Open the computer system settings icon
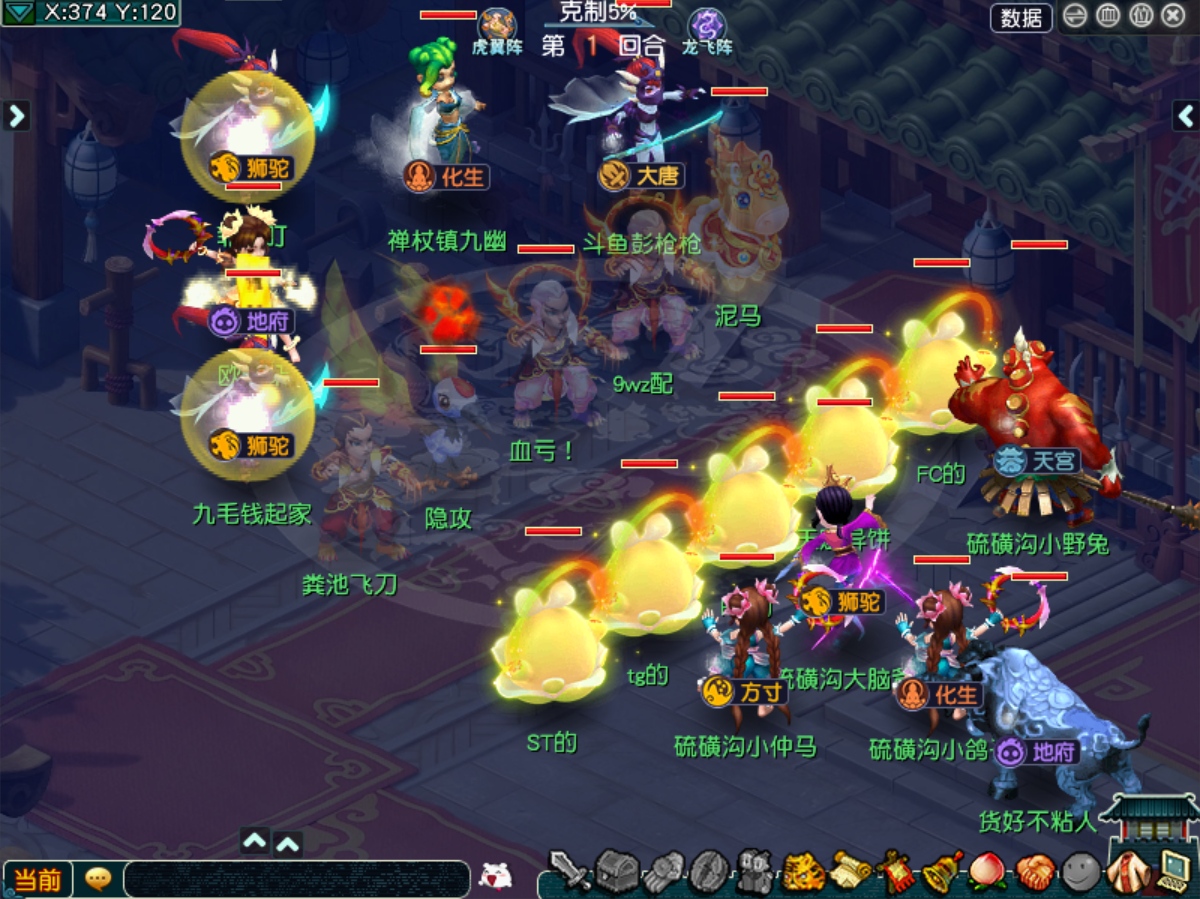This screenshot has height=899, width=1200. tap(1172, 870)
